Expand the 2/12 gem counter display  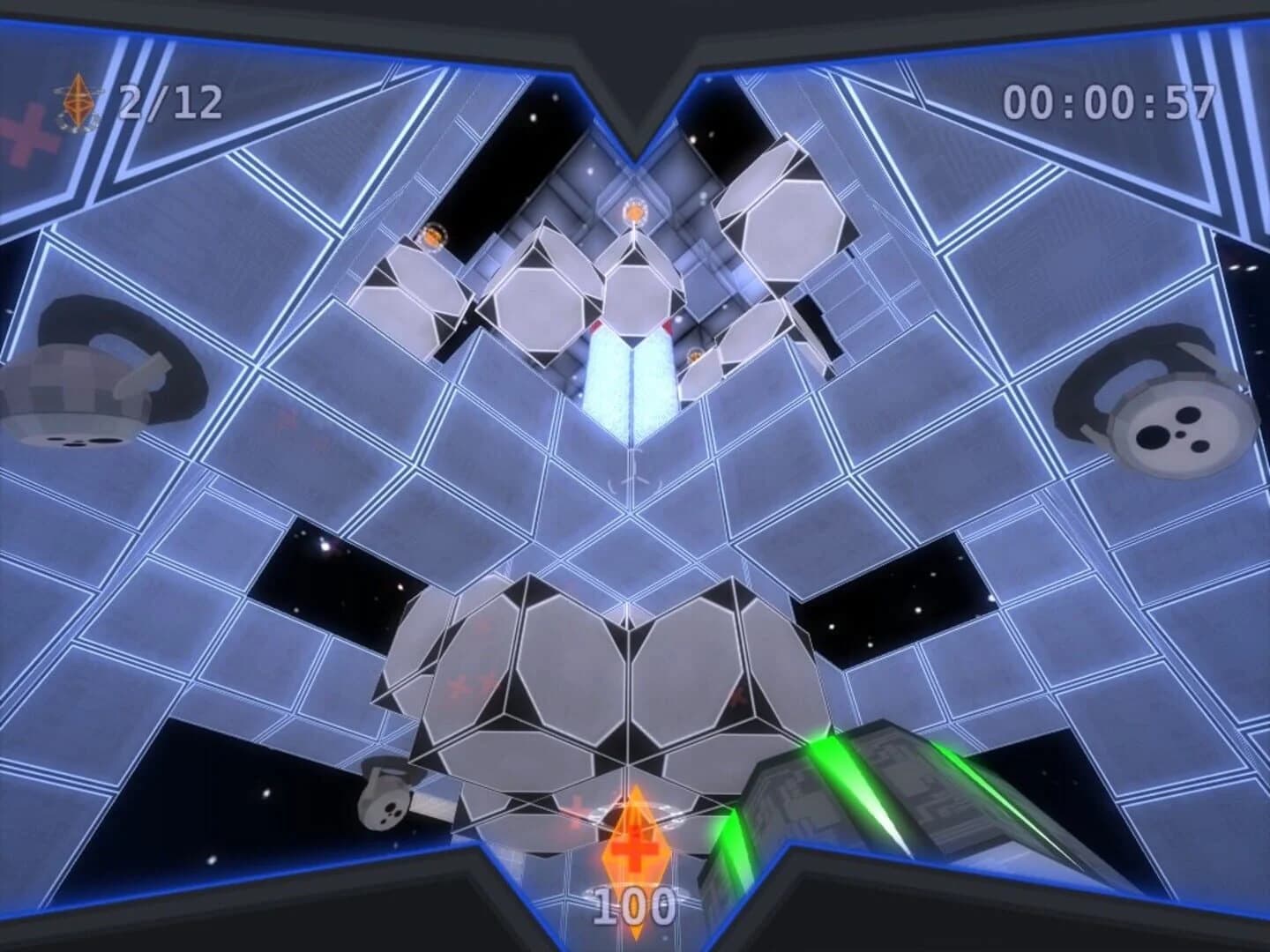[x=170, y=100]
